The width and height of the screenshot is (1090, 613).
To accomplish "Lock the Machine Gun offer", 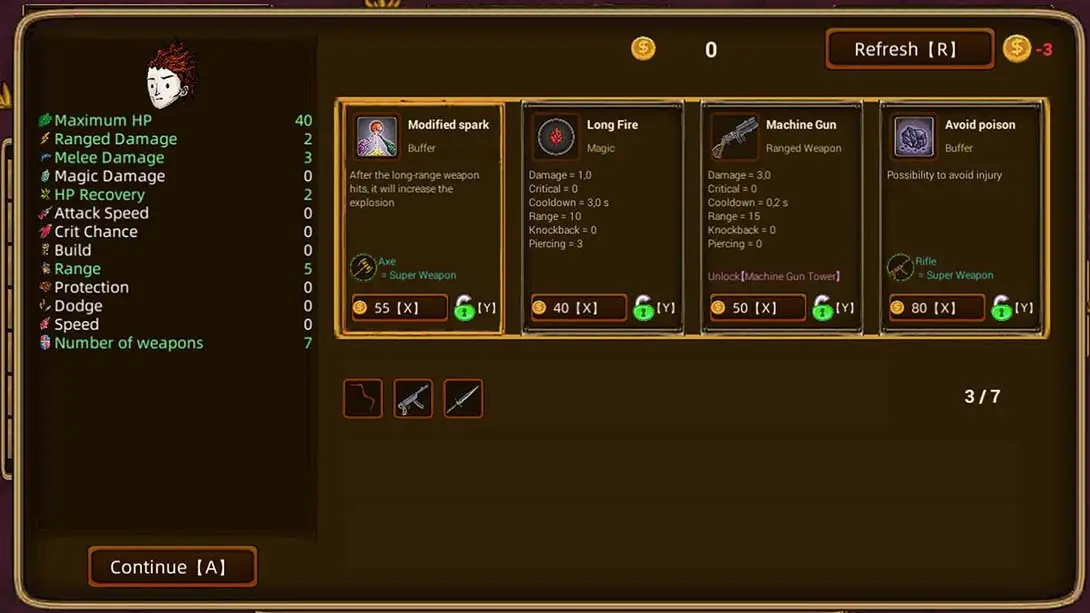I will coord(823,308).
